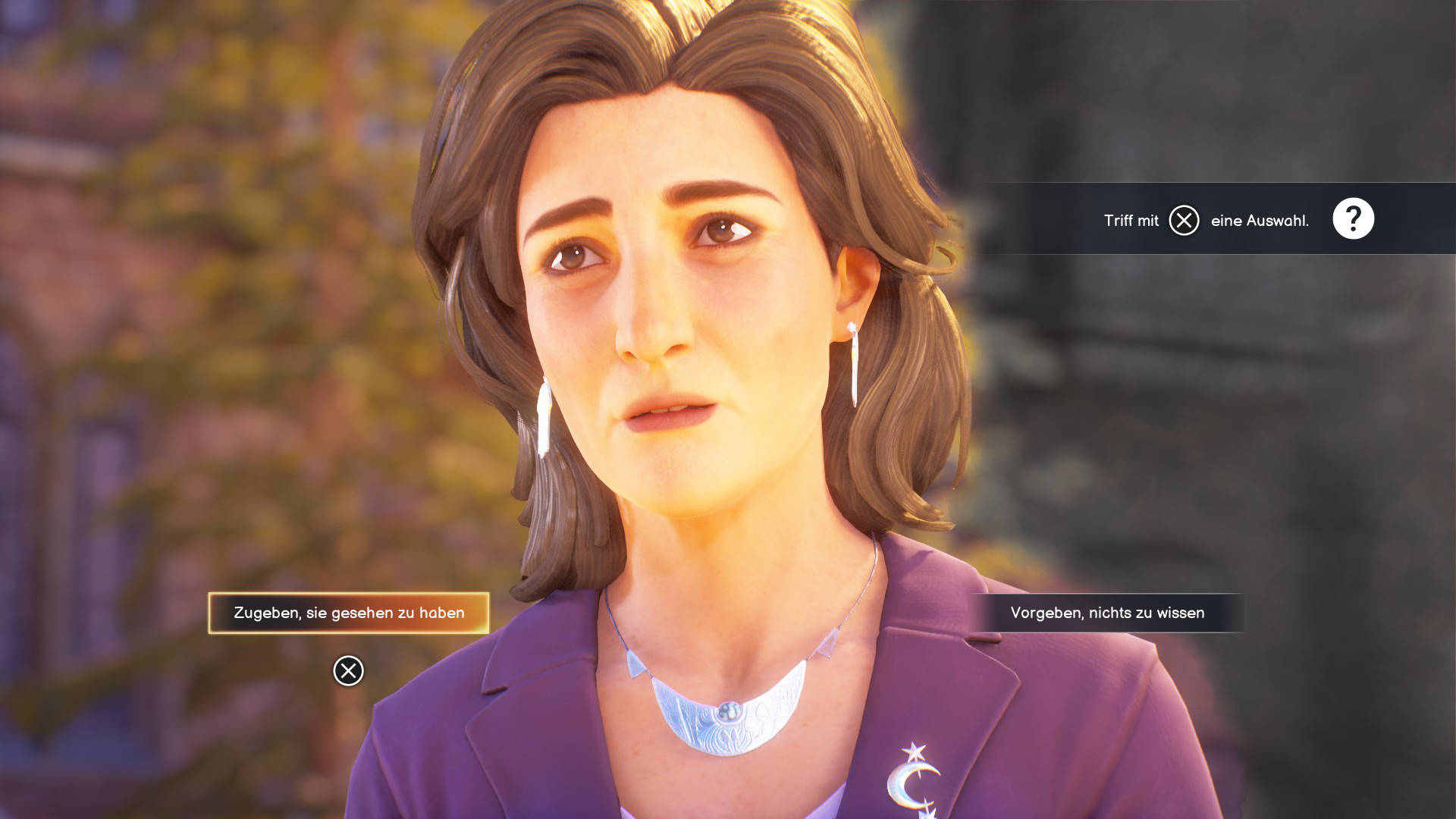Select "Vorgeben, nichts zu wissen" reply
Viewport: 1456px width, 819px height.
[1107, 613]
